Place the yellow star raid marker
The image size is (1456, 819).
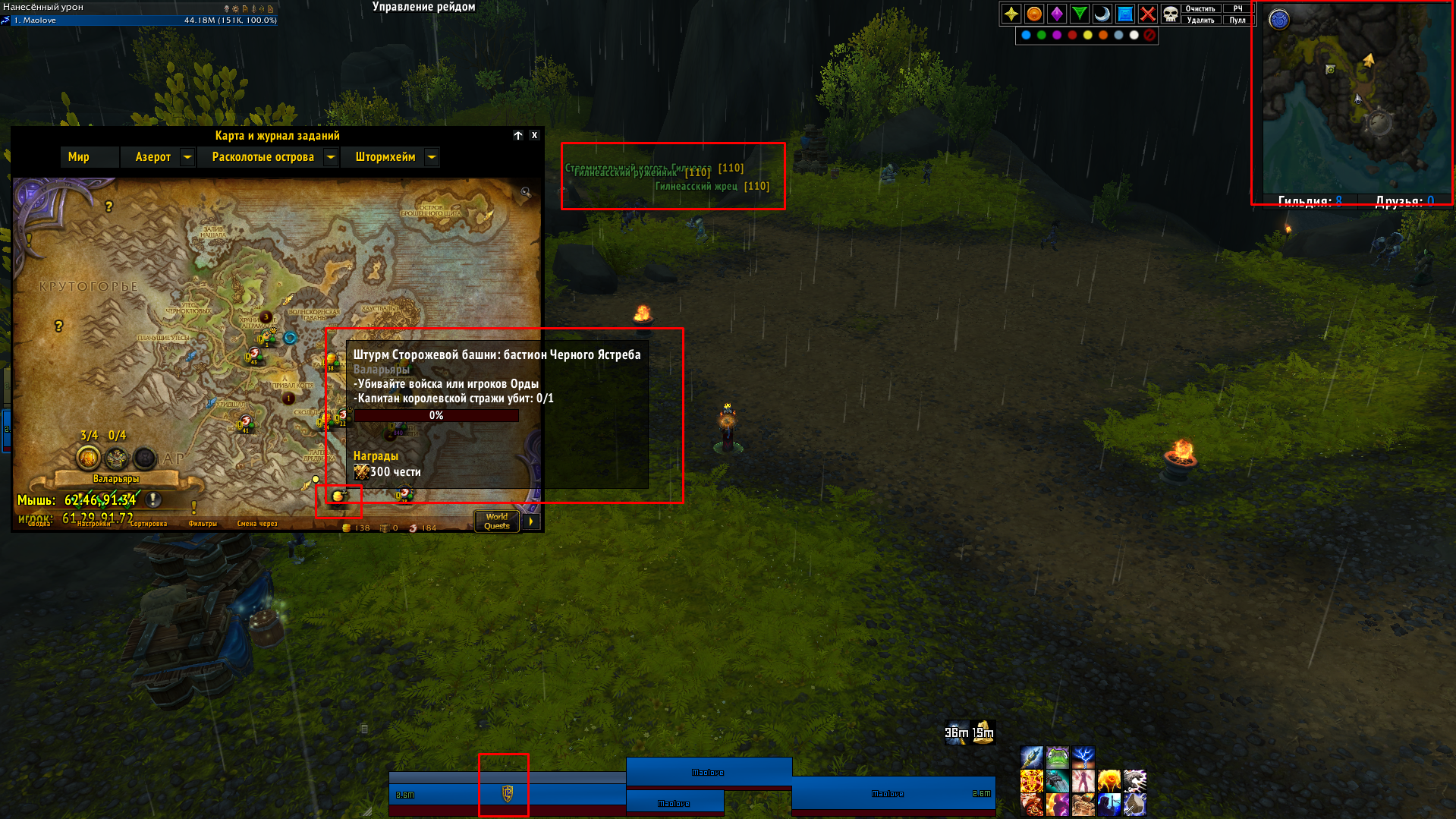click(x=1011, y=14)
